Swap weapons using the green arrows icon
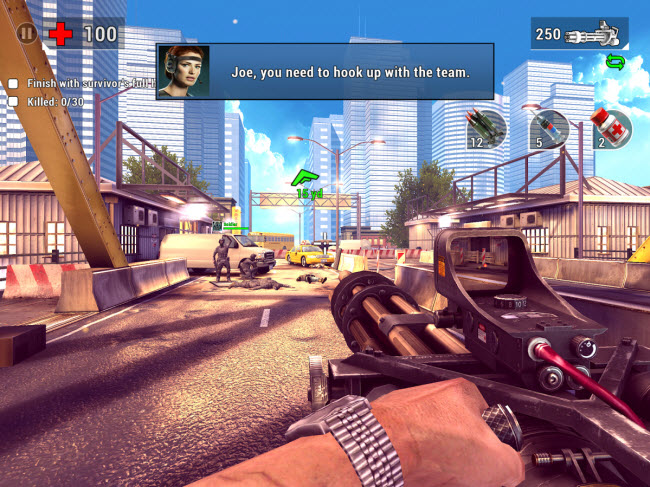Viewport: 650px width, 487px height. [616, 63]
